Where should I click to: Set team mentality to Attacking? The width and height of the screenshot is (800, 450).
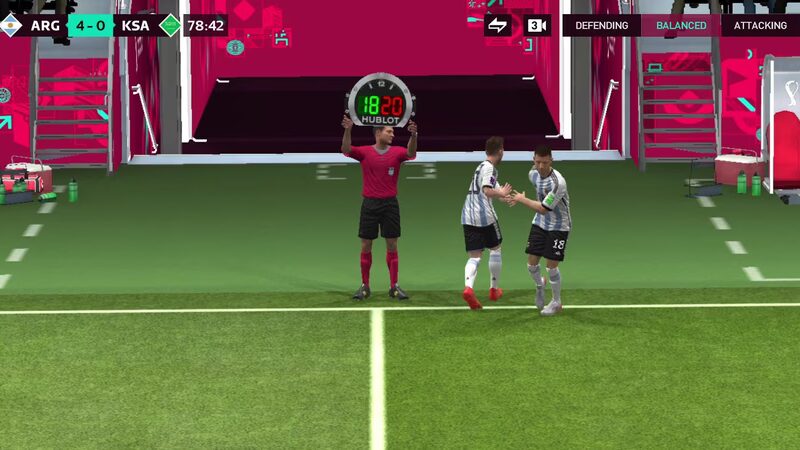point(760,25)
